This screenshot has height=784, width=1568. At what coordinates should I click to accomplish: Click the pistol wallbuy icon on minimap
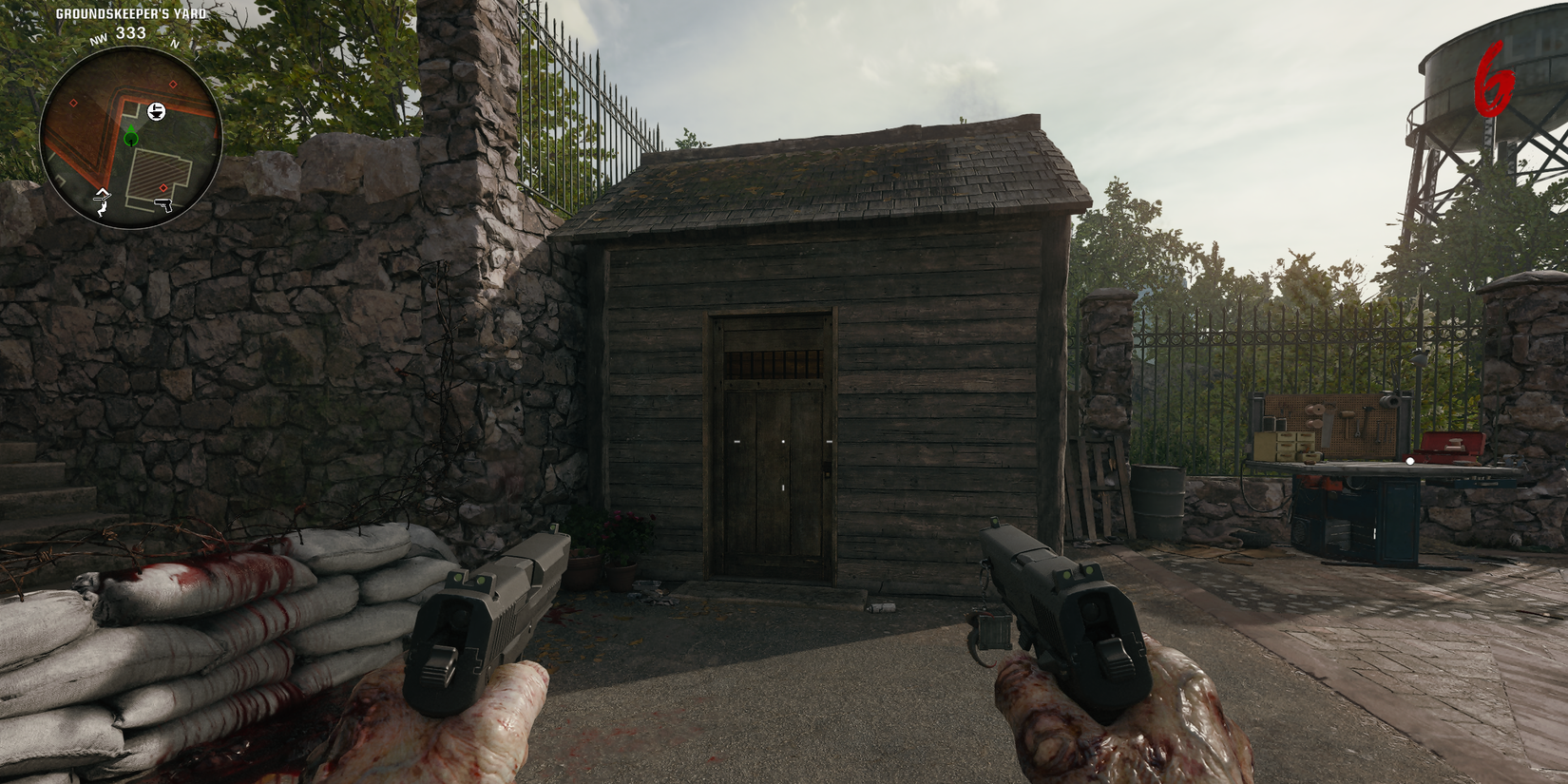click(163, 204)
